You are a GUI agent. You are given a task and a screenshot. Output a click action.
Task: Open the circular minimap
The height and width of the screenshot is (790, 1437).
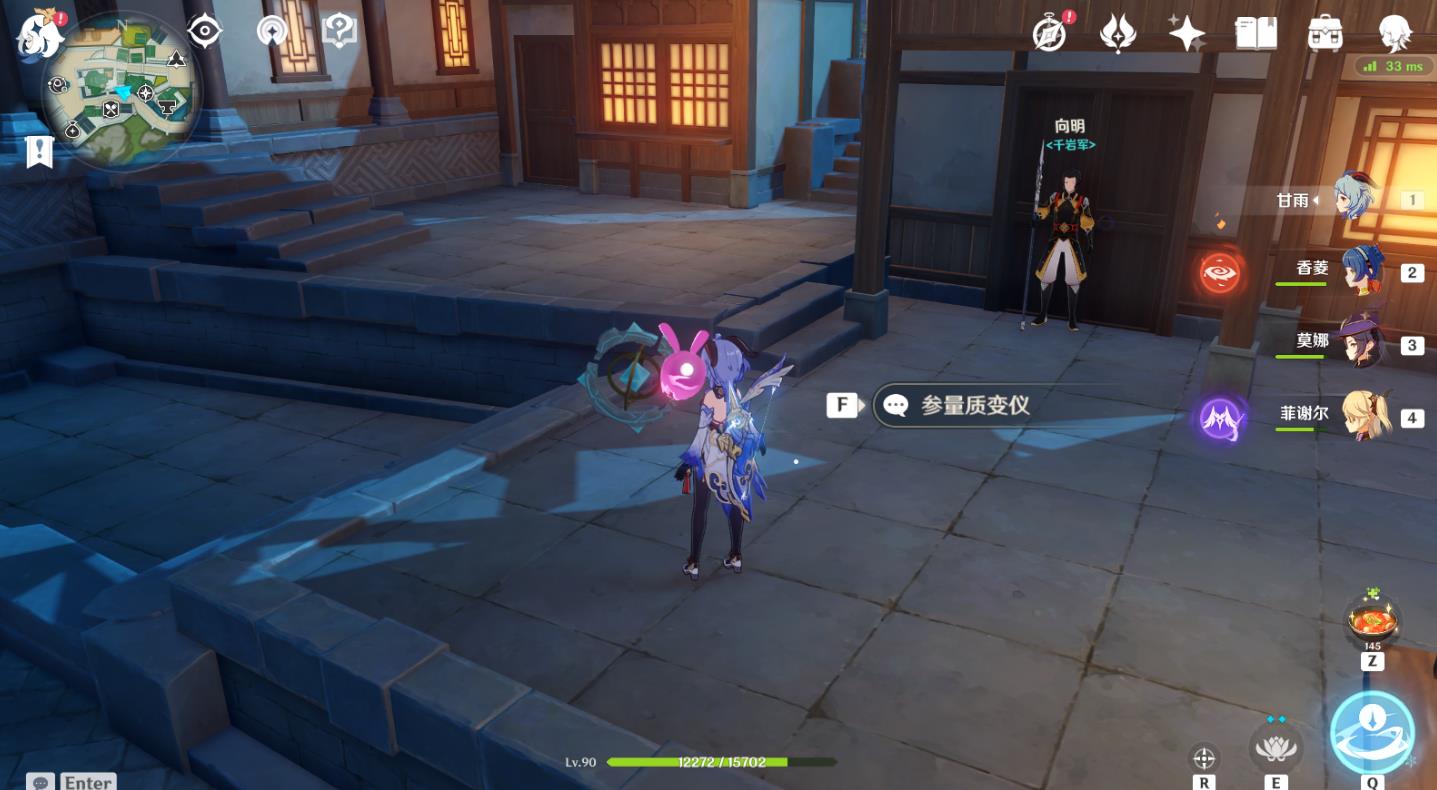point(121,93)
